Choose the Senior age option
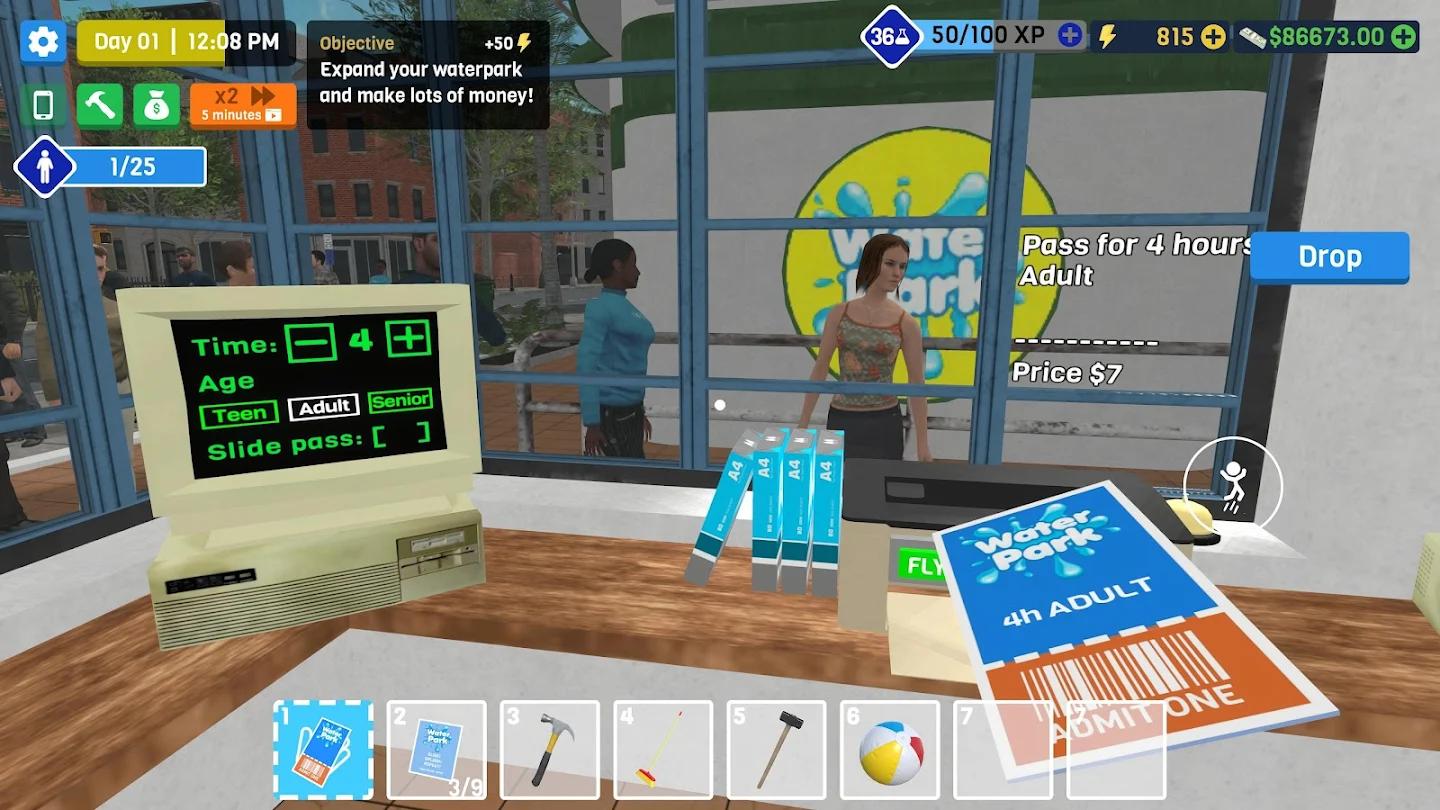Screen dimensions: 1440x810 400,401
